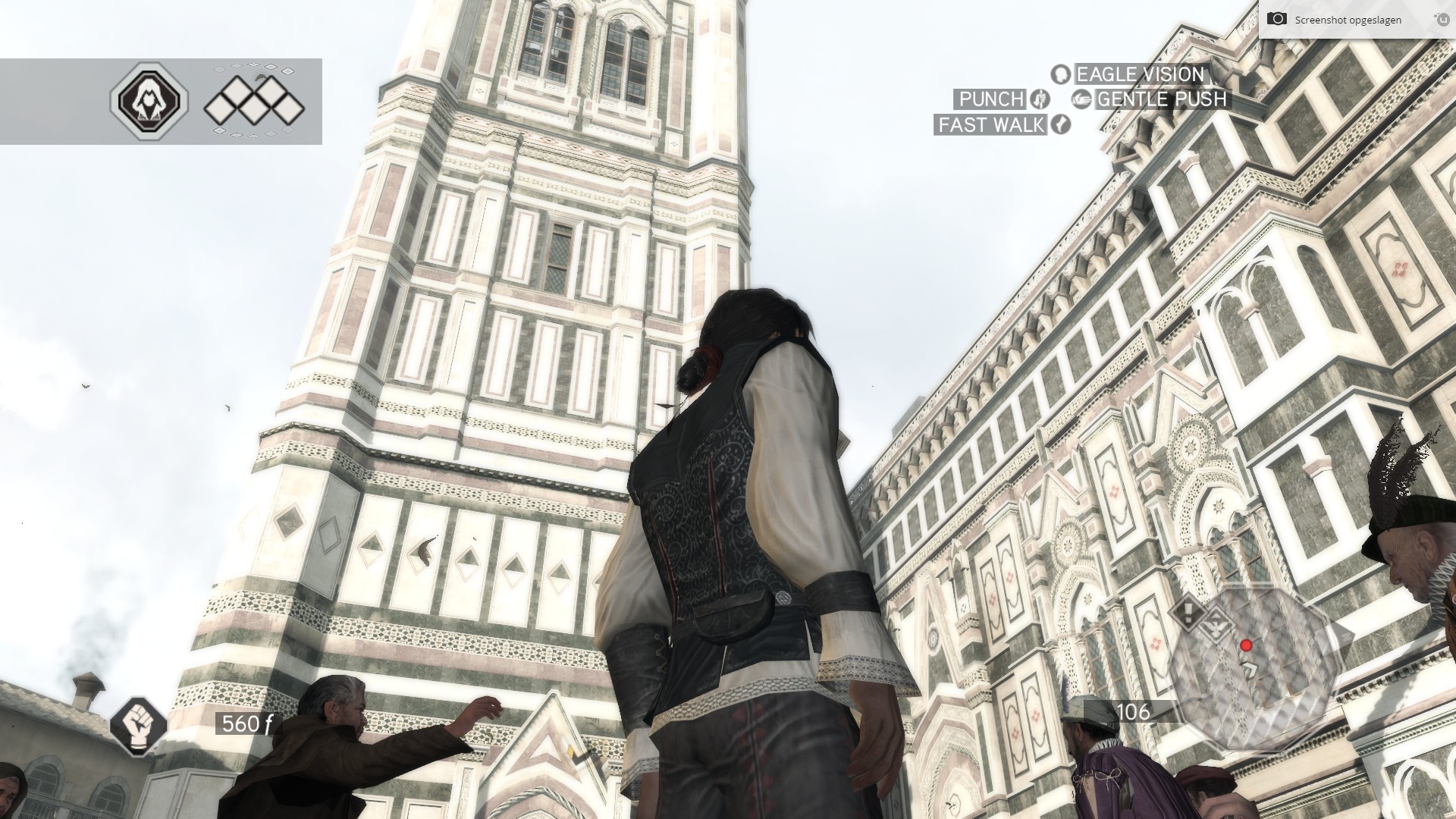This screenshot has width=1456, height=819.
Task: Click the hooded Assassin insignia icon
Action: (x=149, y=101)
